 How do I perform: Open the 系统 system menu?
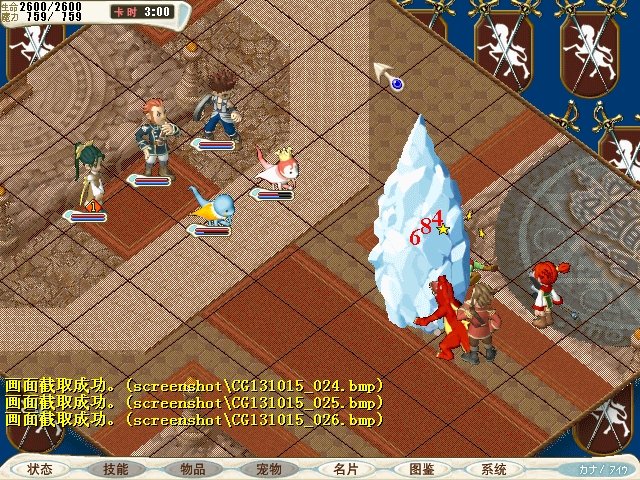[494, 469]
